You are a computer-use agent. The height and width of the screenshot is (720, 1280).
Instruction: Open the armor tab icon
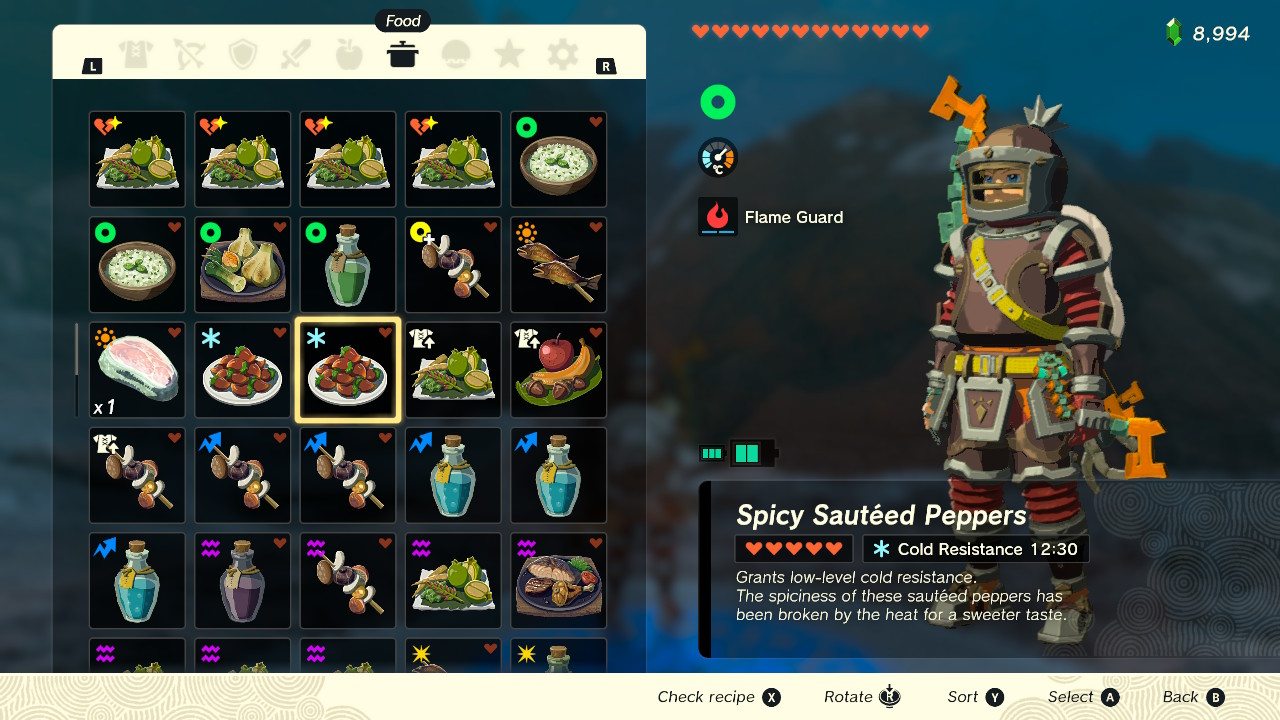[136, 55]
